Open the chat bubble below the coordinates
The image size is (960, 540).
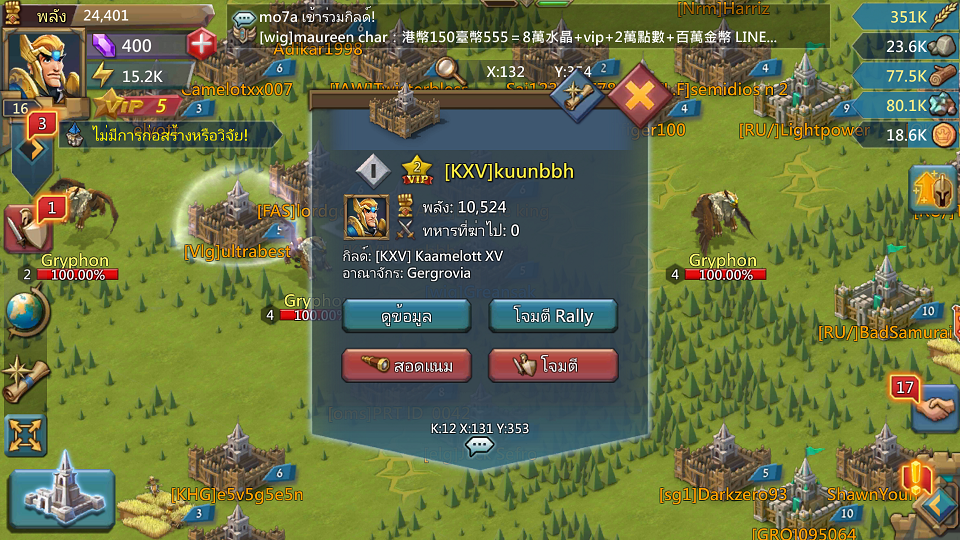point(480,447)
